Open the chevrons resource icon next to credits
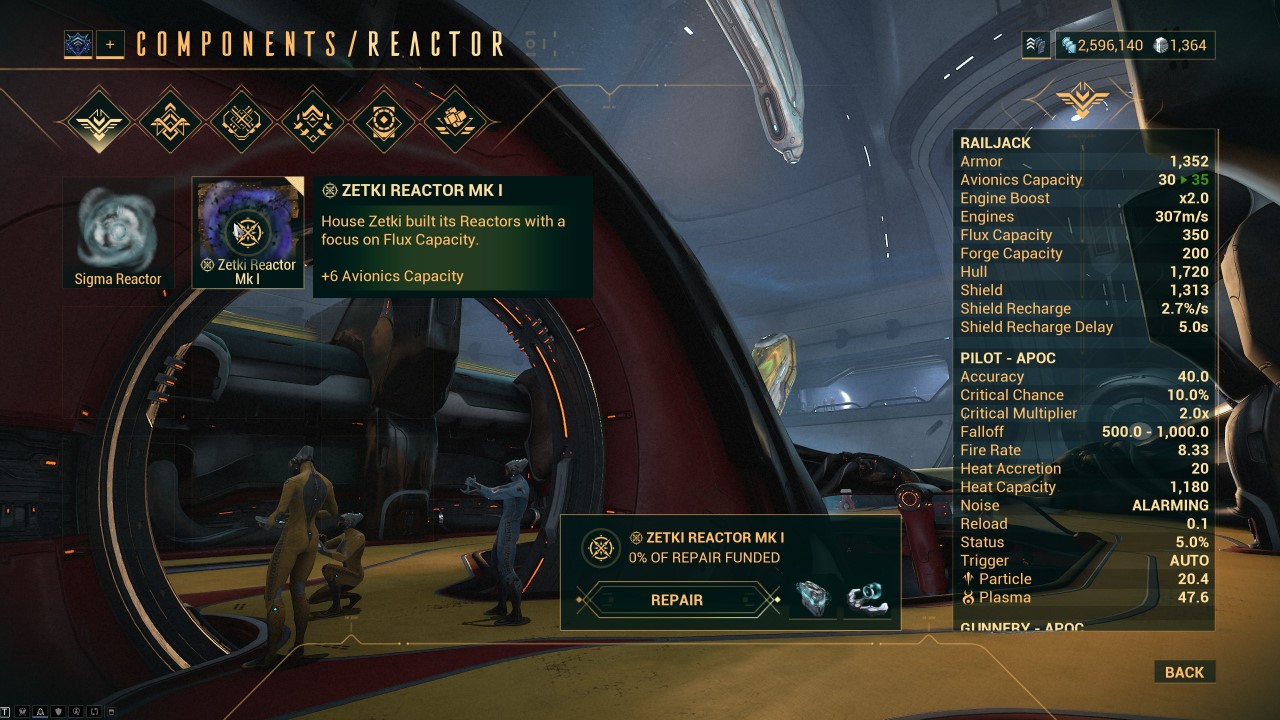 tap(1036, 45)
